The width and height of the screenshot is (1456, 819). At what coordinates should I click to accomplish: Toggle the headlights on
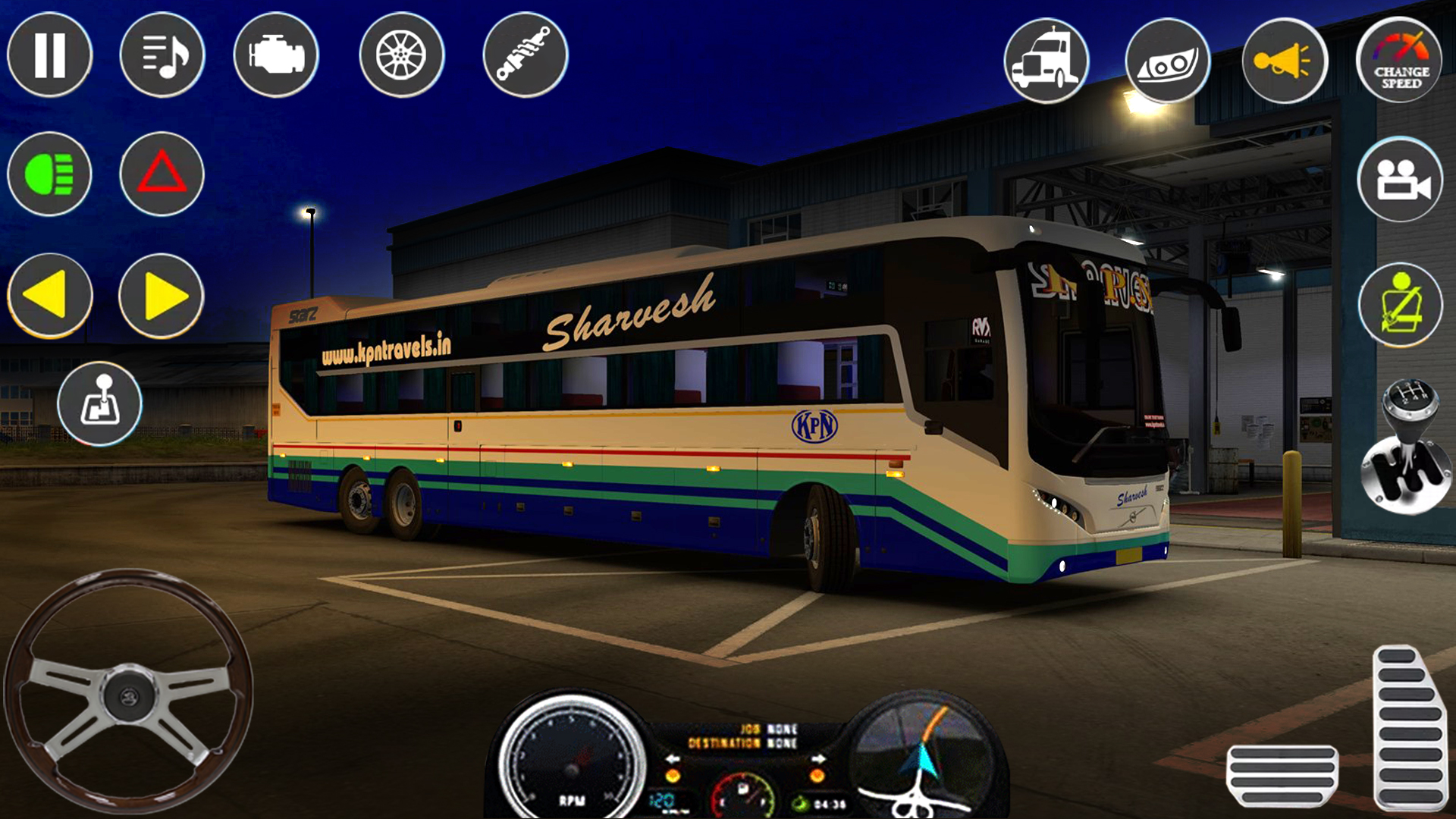pyautogui.click(x=49, y=174)
